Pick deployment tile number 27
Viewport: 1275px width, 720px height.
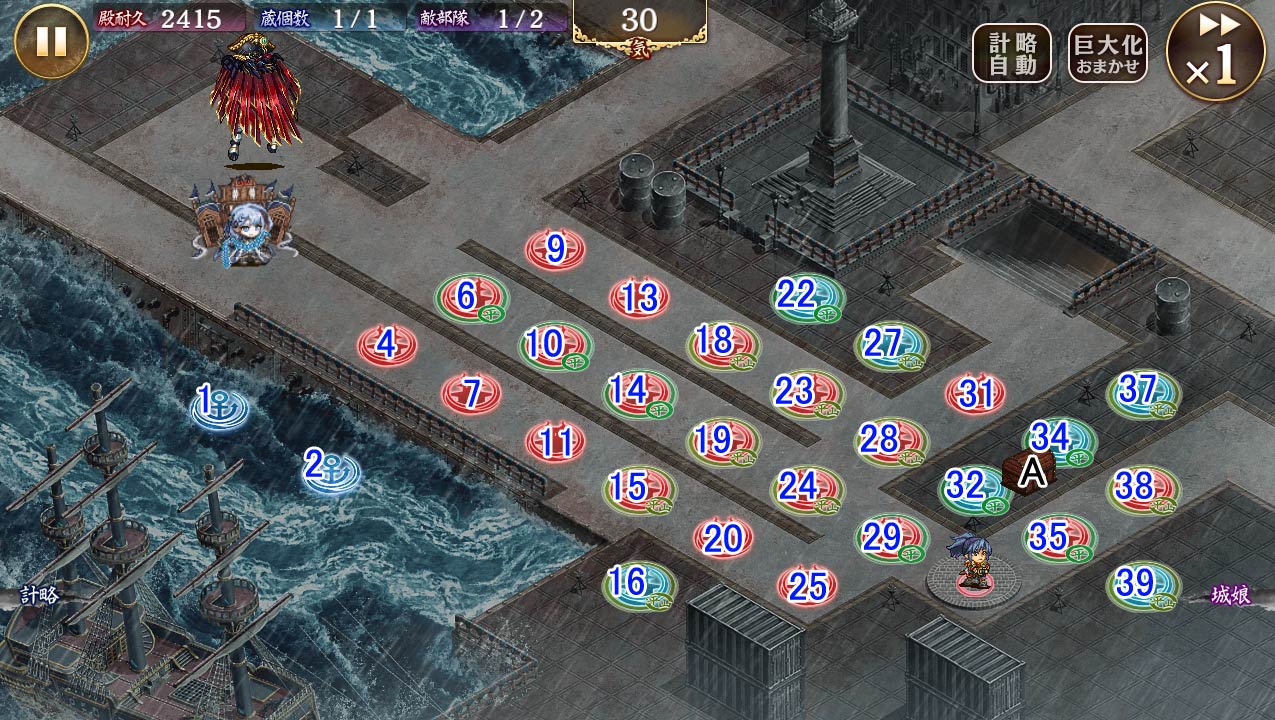coord(891,345)
